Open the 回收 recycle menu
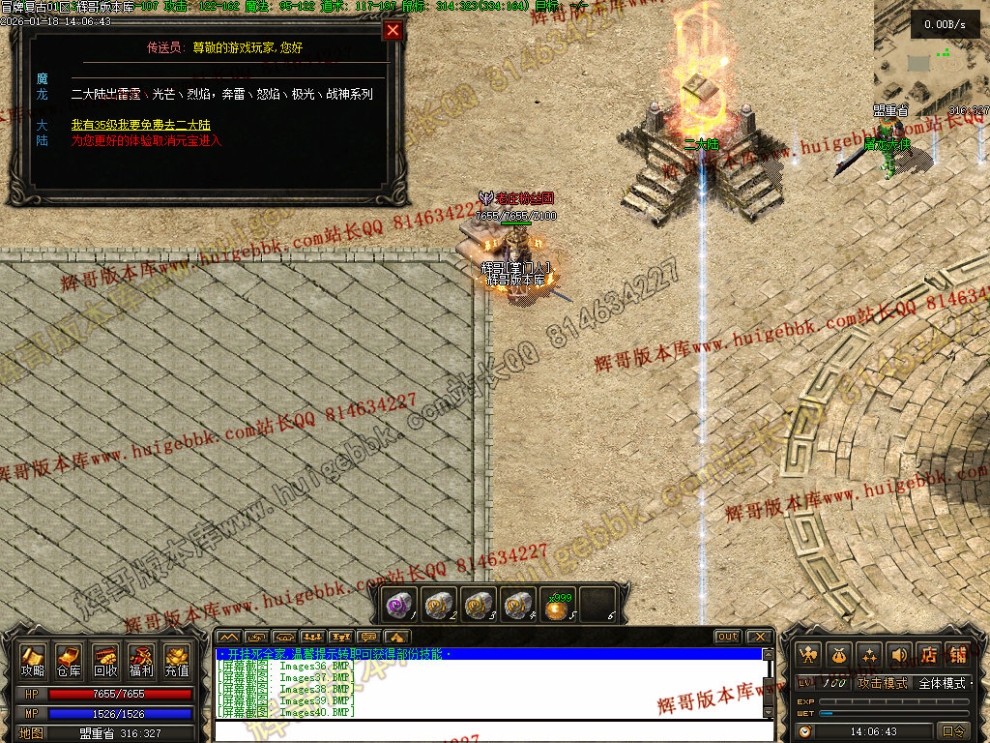Screen dimensions: 990x743 pos(105,660)
